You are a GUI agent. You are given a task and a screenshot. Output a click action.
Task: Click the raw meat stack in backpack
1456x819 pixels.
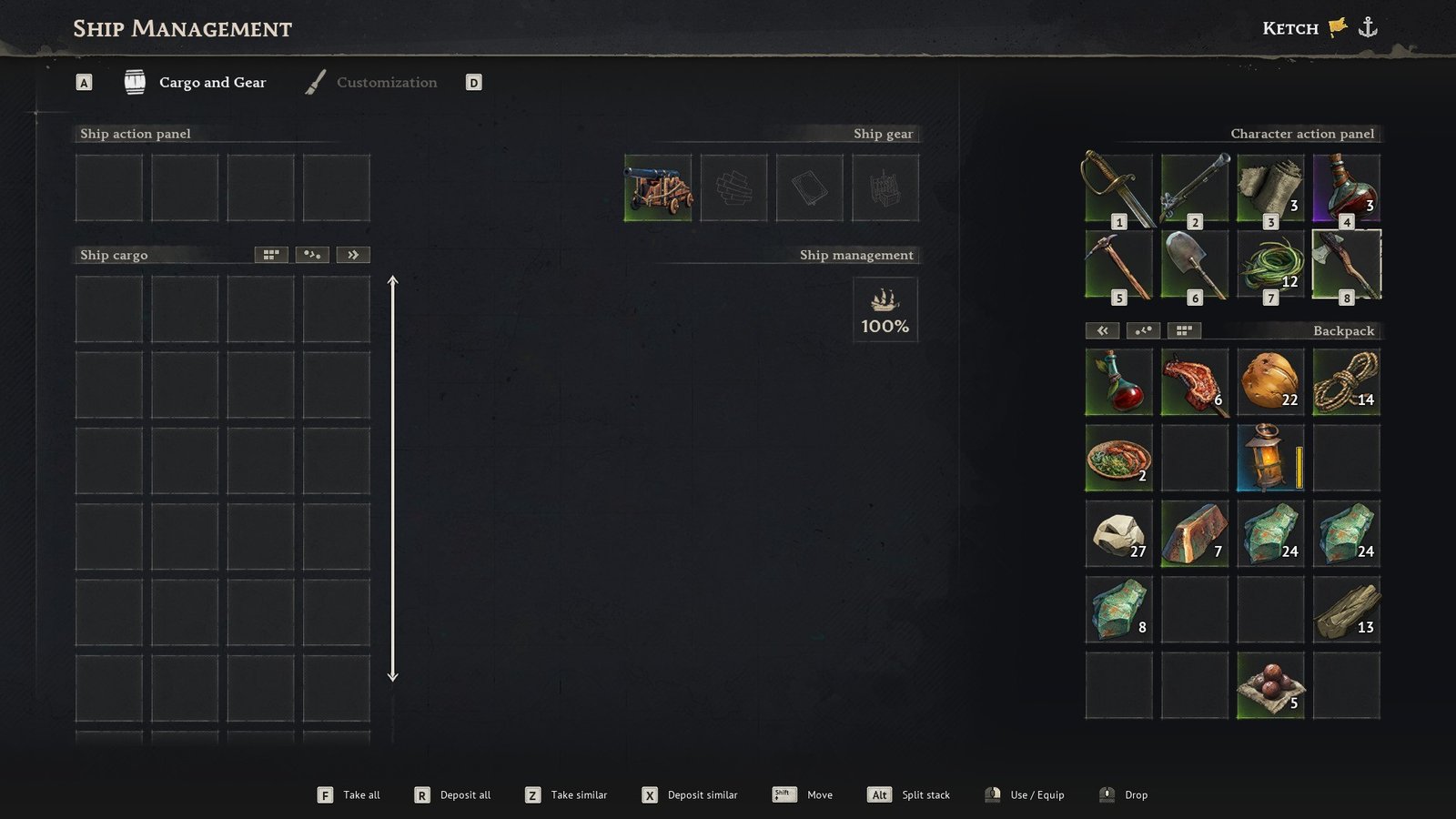pyautogui.click(x=1195, y=382)
